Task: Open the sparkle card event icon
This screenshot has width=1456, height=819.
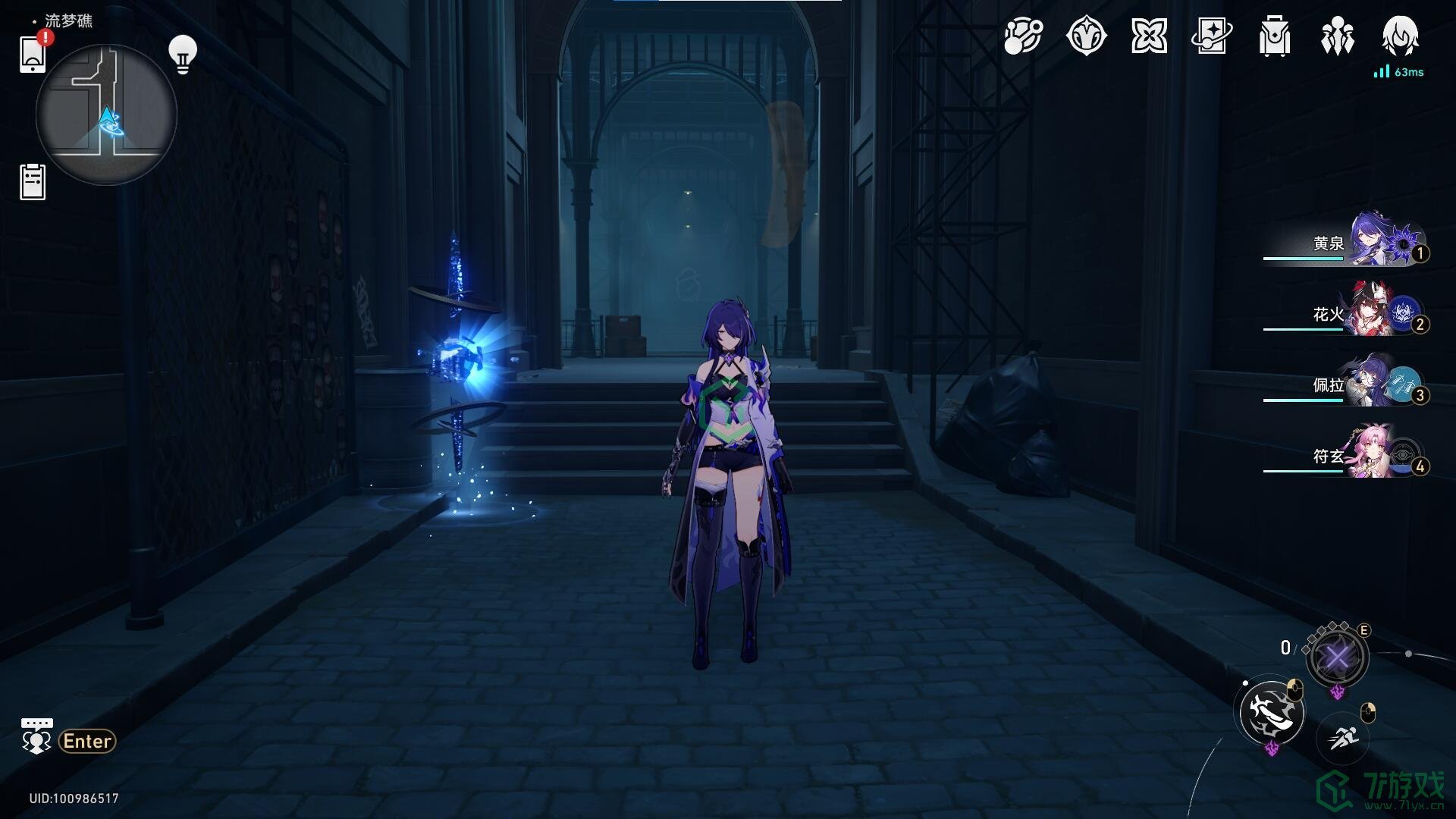Action: tap(1211, 36)
